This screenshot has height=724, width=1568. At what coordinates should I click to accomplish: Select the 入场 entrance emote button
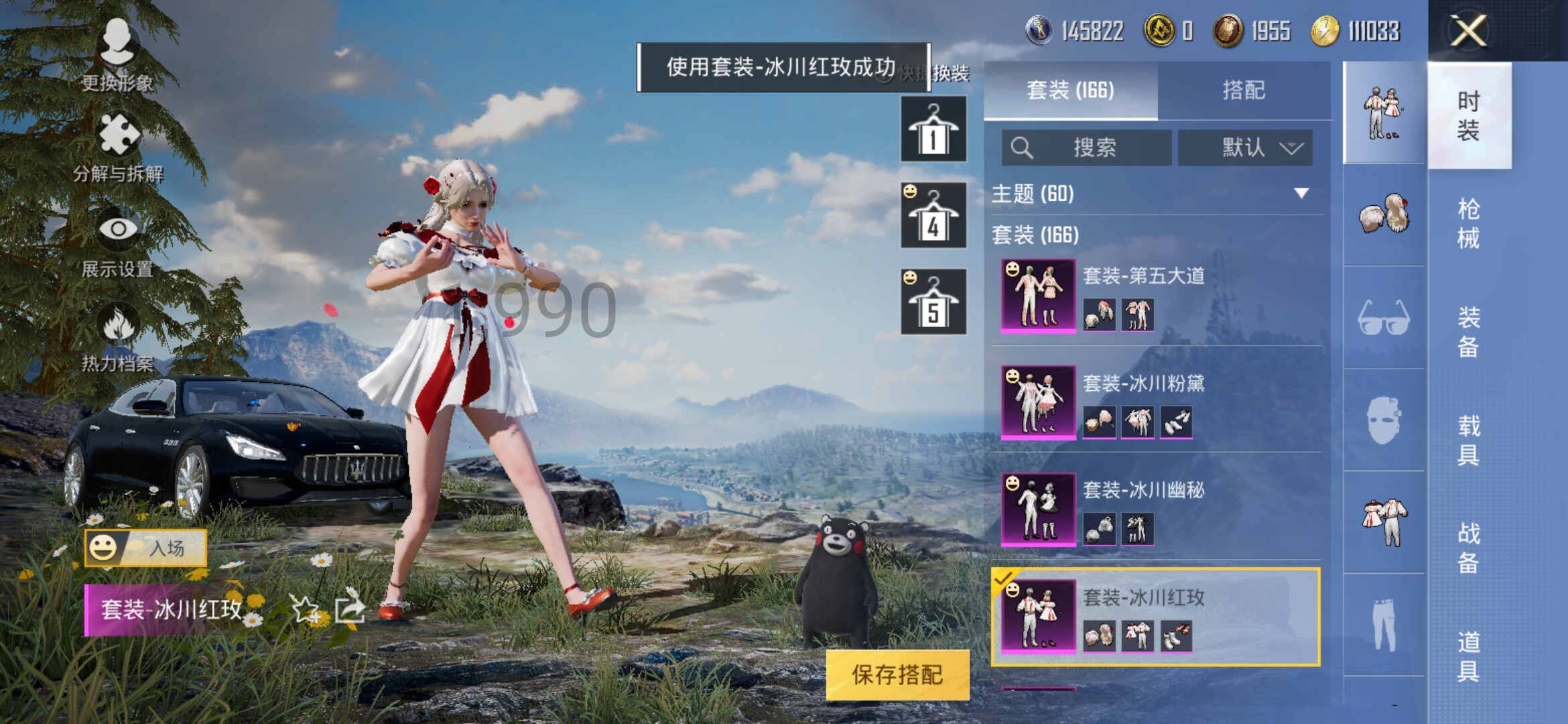point(145,548)
